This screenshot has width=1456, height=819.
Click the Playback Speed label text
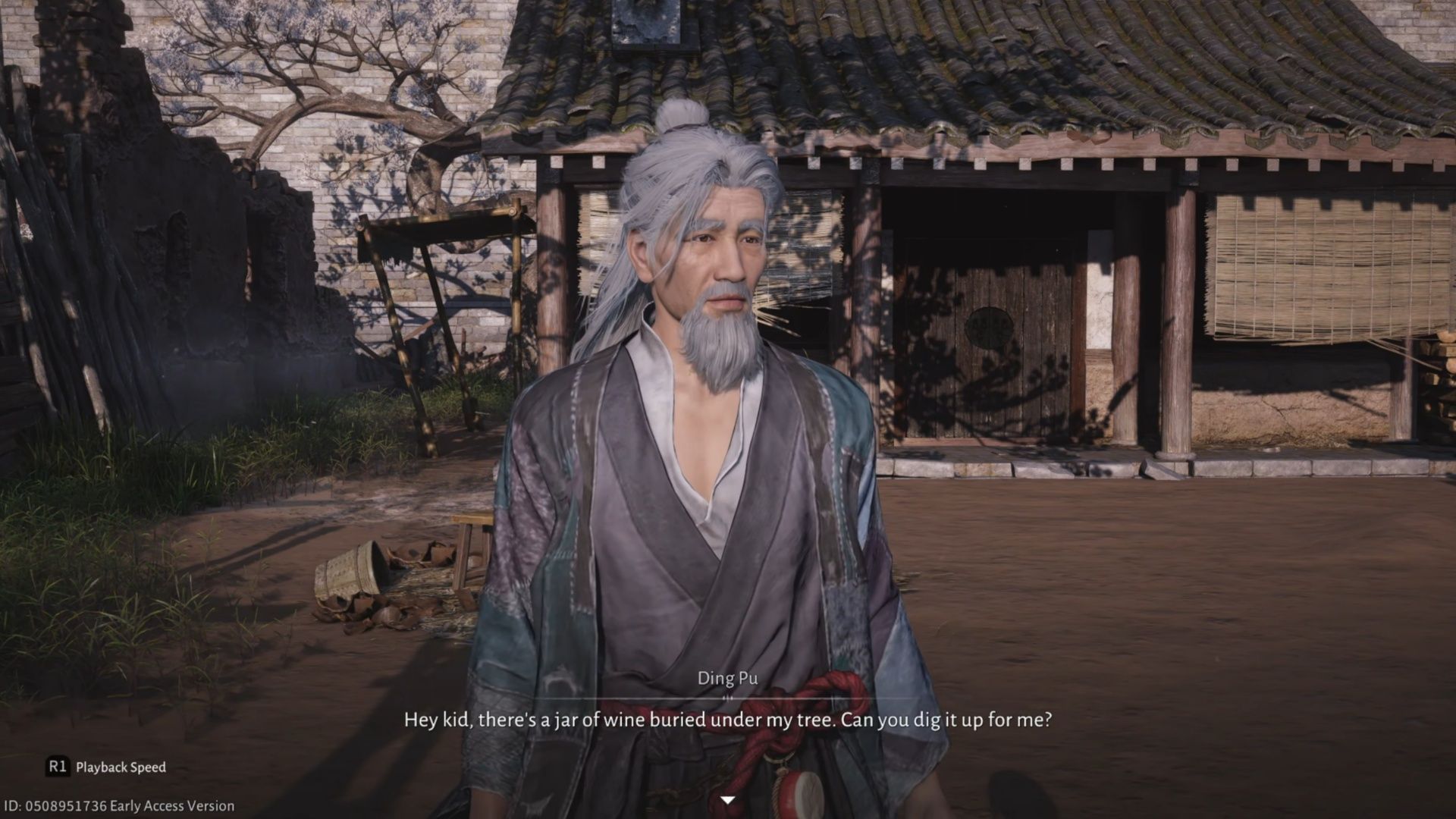click(121, 766)
